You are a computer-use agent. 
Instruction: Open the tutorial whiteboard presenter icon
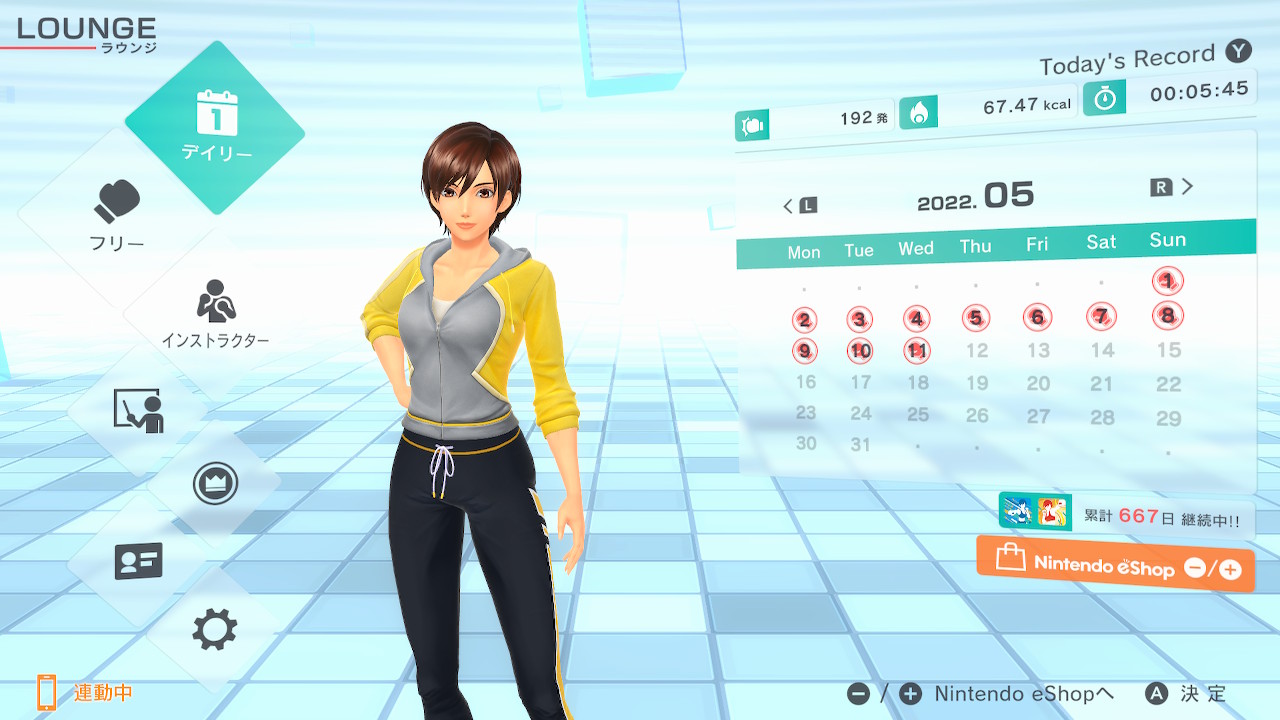138,410
